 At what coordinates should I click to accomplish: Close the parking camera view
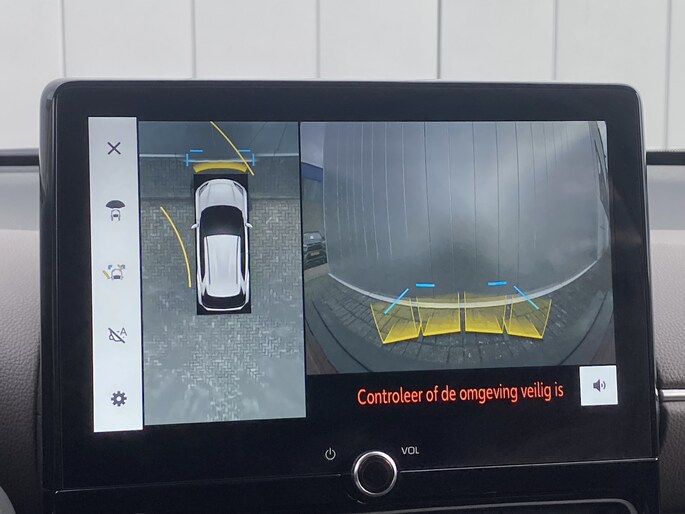pyautogui.click(x=114, y=148)
